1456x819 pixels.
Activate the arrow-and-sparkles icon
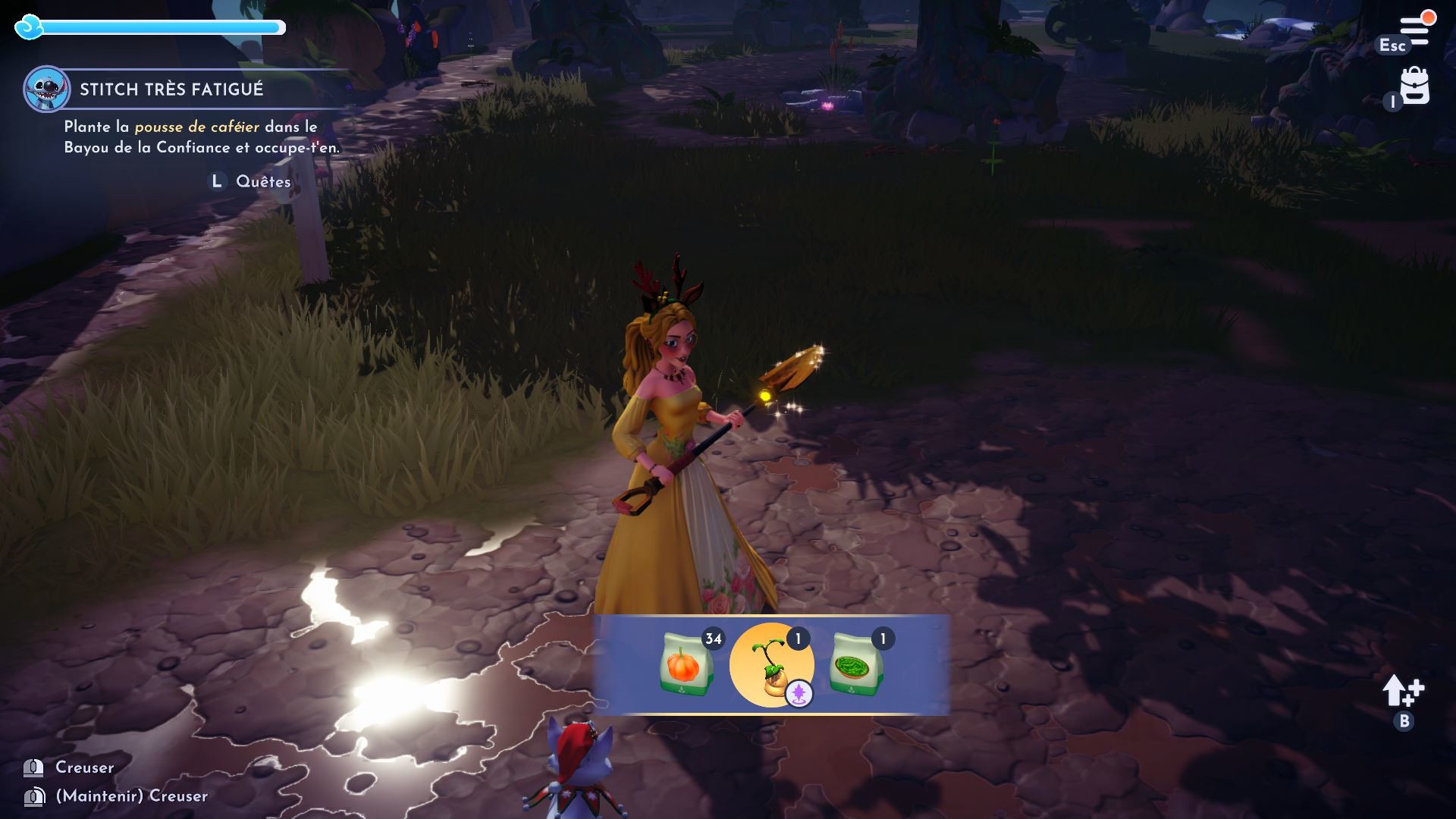click(1403, 692)
